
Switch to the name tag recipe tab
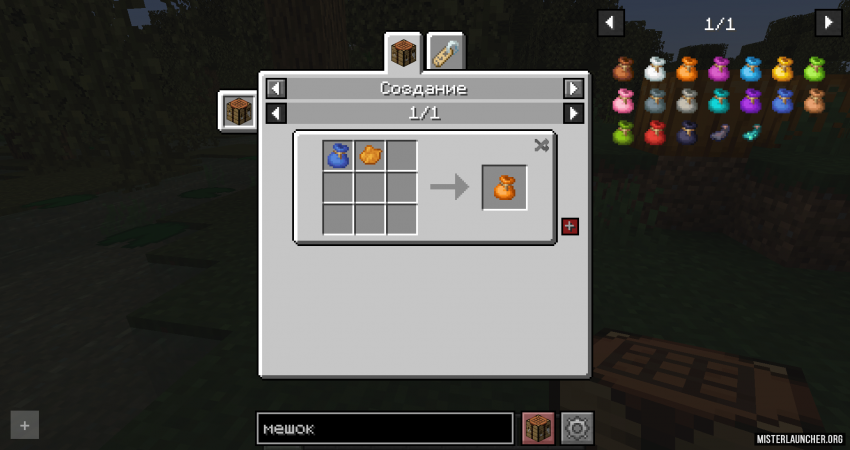click(x=445, y=53)
